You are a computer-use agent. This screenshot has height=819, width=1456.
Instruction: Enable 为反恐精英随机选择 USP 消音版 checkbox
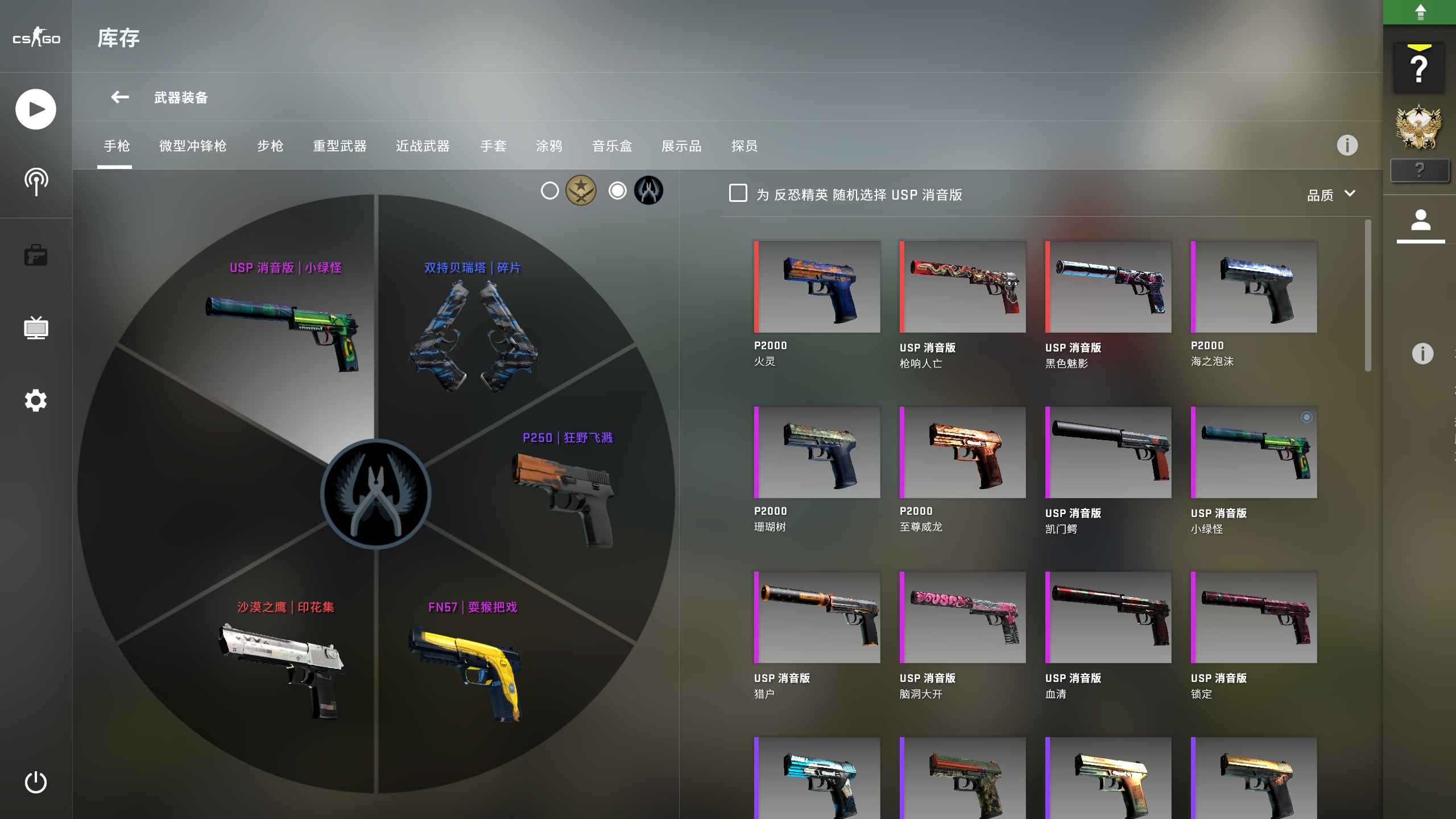tap(738, 194)
